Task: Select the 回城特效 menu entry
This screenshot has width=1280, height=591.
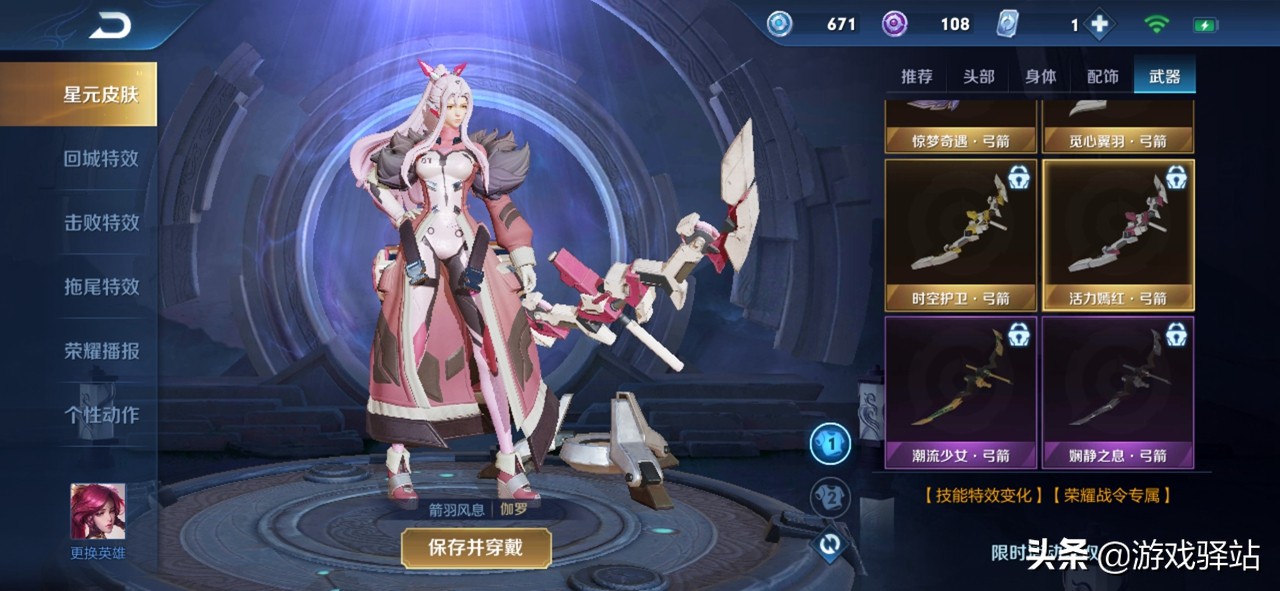Action: coord(100,158)
